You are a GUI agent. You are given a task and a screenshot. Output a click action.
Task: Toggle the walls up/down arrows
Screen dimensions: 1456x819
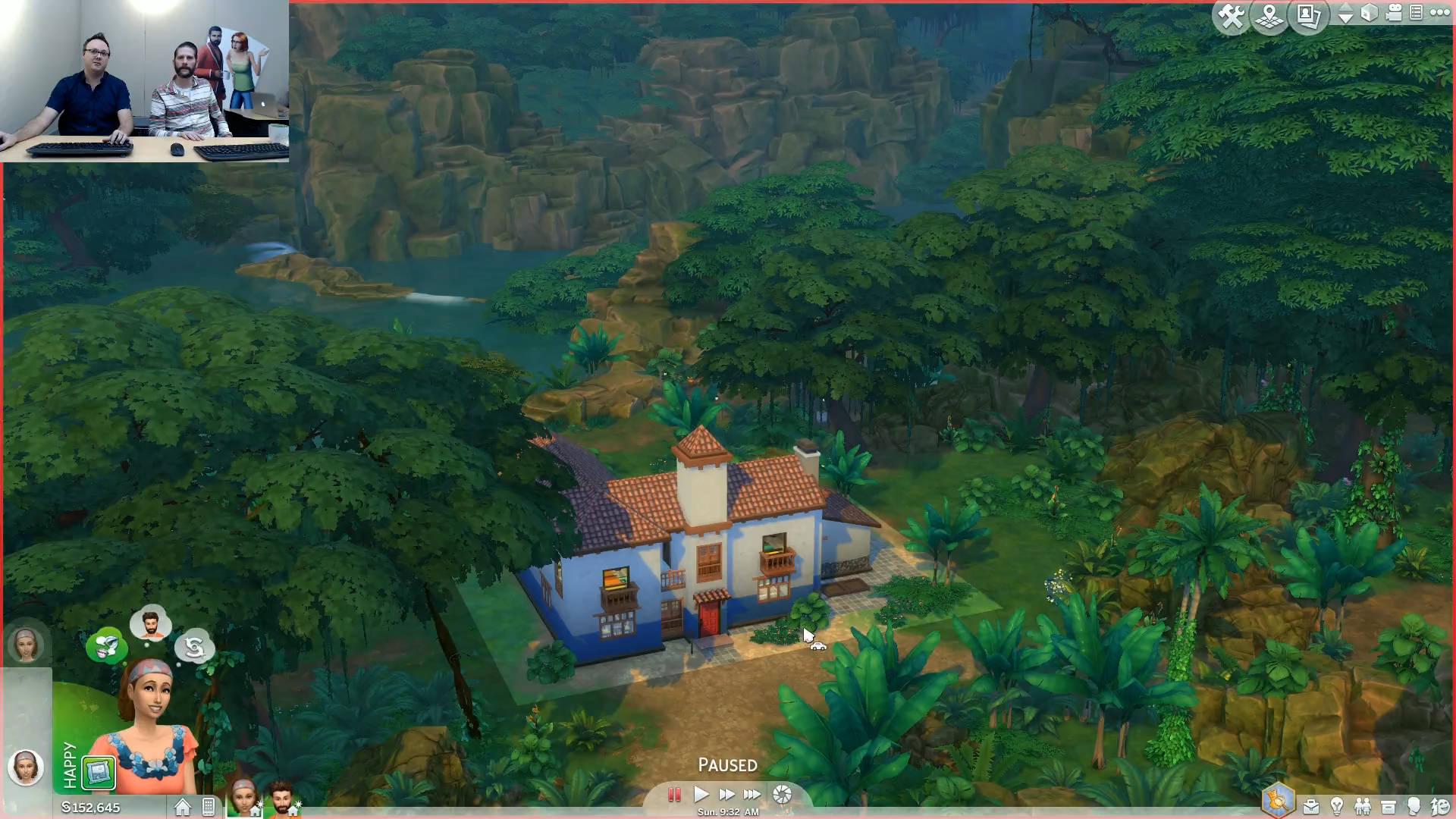point(1345,14)
